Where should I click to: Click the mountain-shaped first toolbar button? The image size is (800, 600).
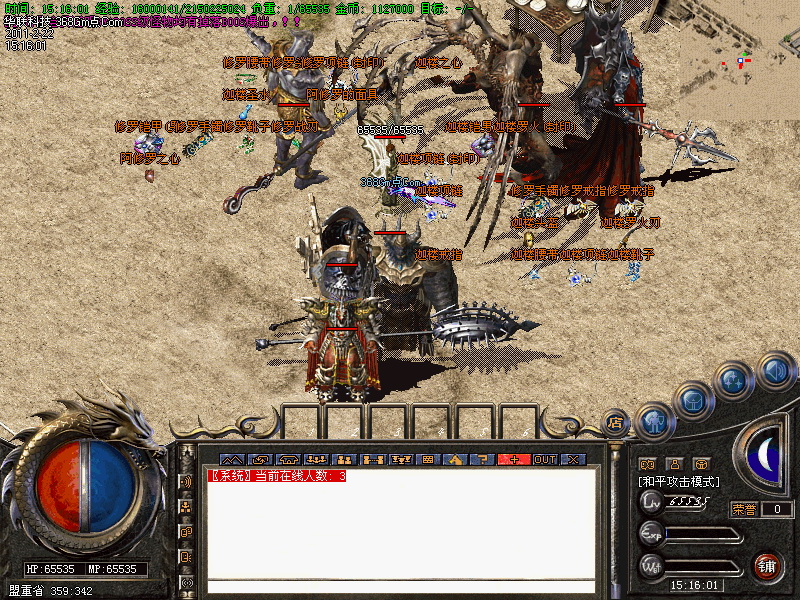pos(231,459)
